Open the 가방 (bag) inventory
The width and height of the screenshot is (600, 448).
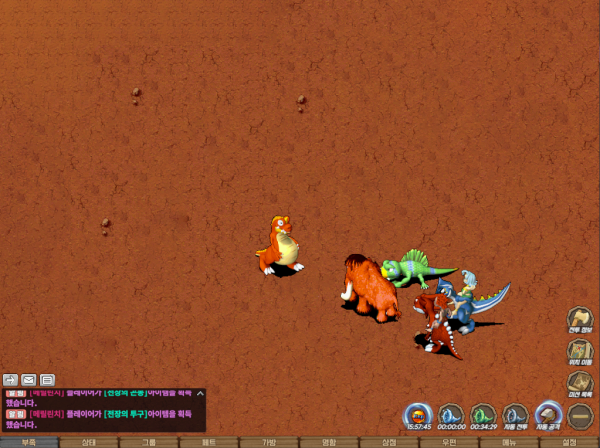click(x=269, y=441)
